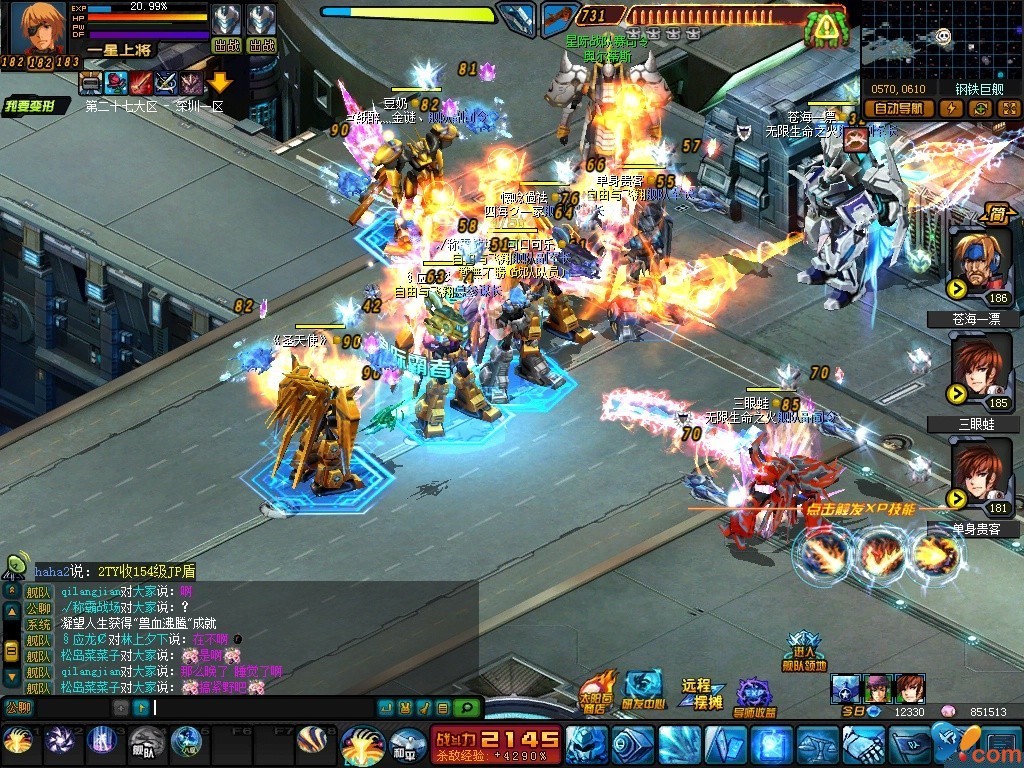This screenshot has height=768, width=1024.
Task: Open the minimap
Action: point(941,40)
